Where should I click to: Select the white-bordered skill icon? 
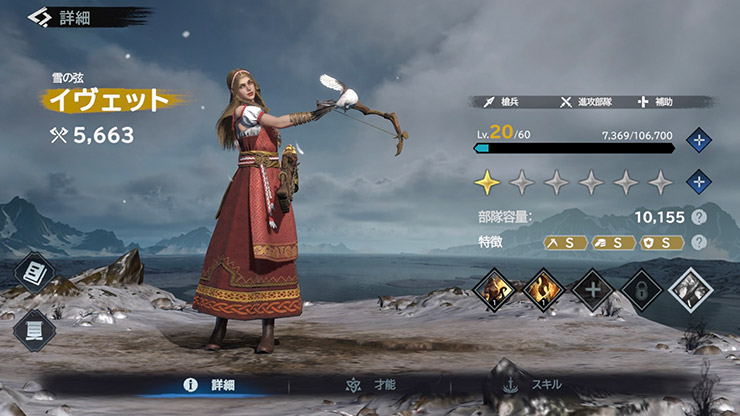pyautogui.click(x=690, y=290)
